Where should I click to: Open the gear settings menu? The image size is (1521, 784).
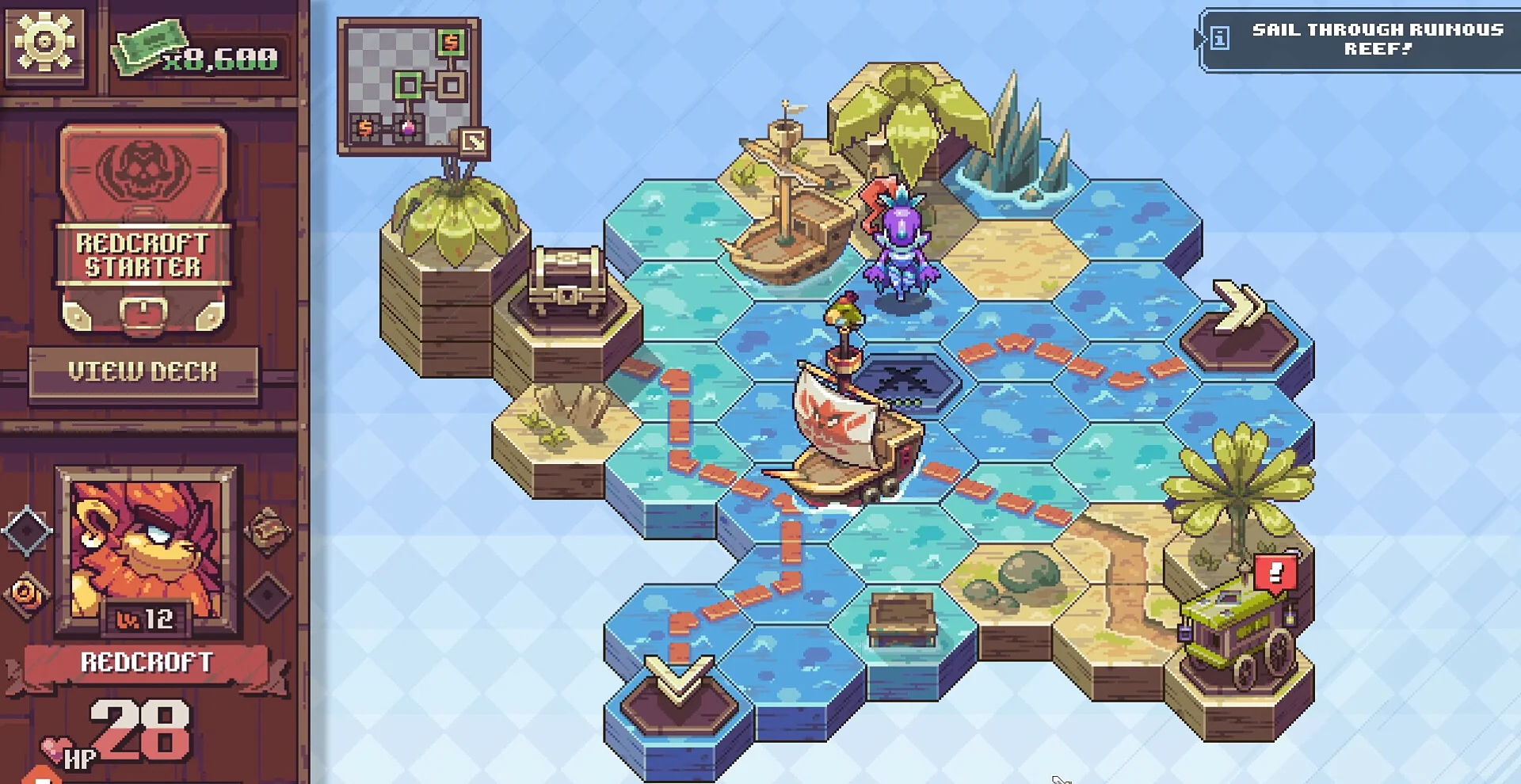pos(44,41)
